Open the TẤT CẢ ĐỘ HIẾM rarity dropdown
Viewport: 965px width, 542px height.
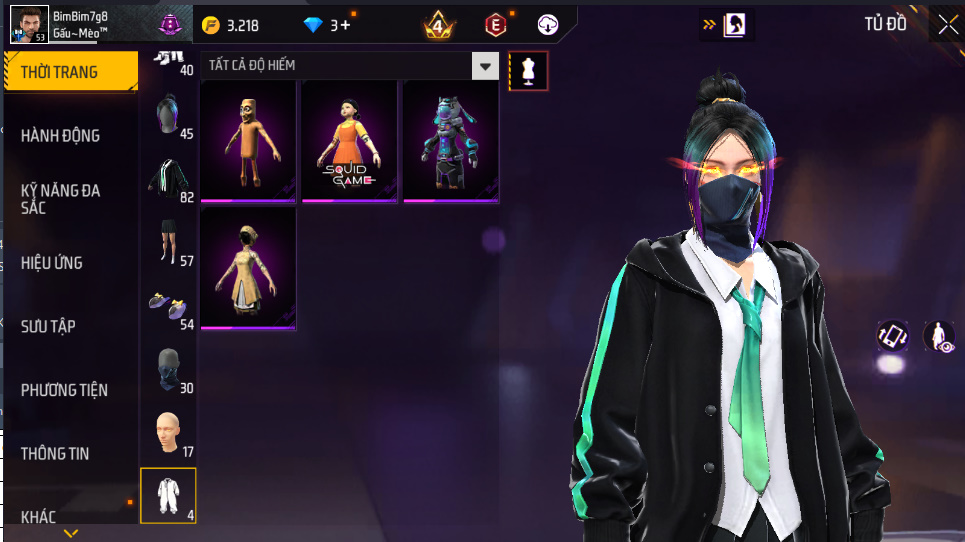(349, 66)
